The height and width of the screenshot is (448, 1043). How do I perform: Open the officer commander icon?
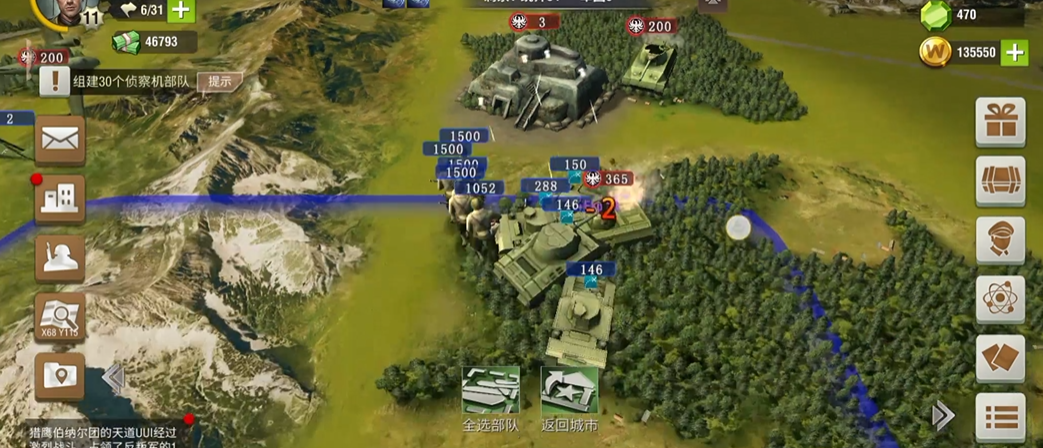click(1000, 241)
